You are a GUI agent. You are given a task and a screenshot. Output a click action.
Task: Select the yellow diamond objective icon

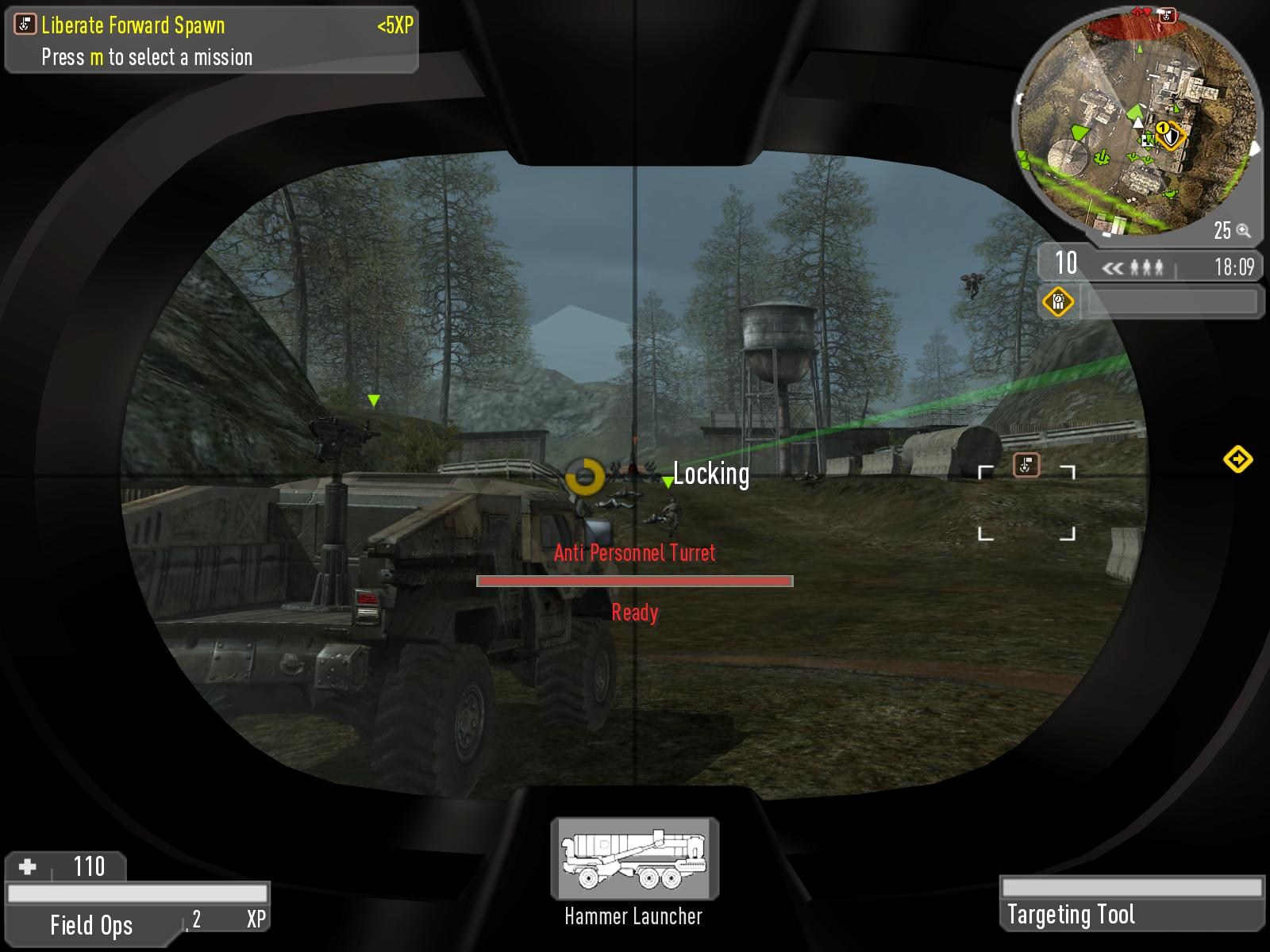(1058, 301)
